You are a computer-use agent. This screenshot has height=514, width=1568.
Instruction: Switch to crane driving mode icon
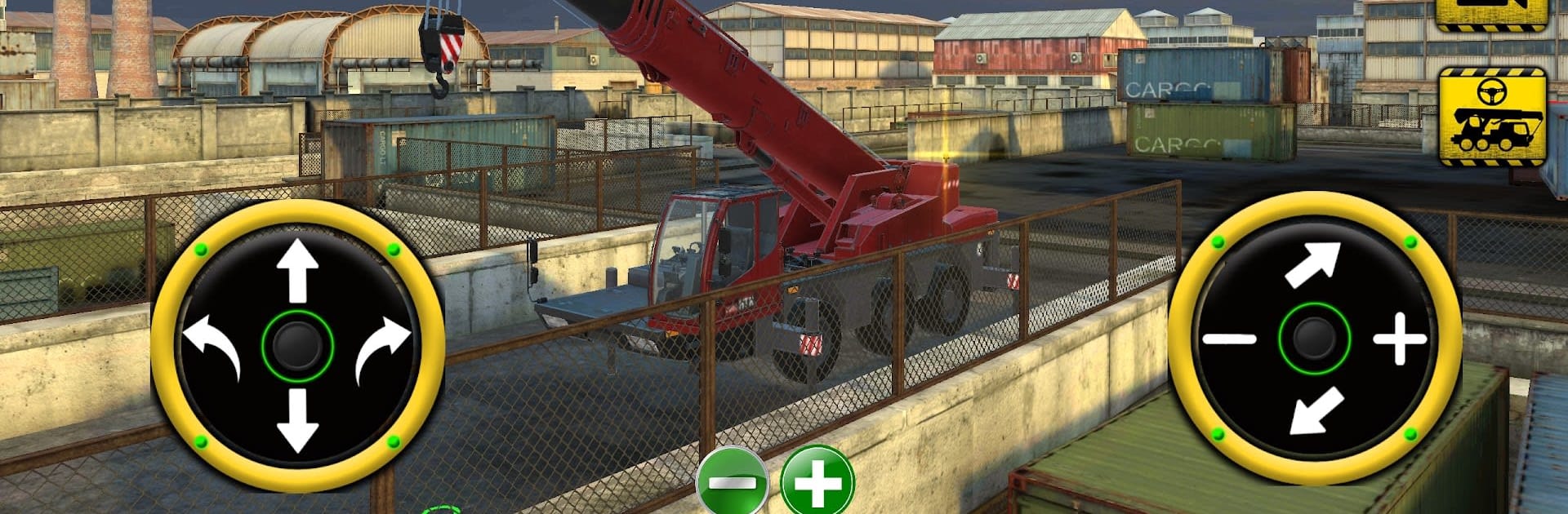pos(1492,117)
